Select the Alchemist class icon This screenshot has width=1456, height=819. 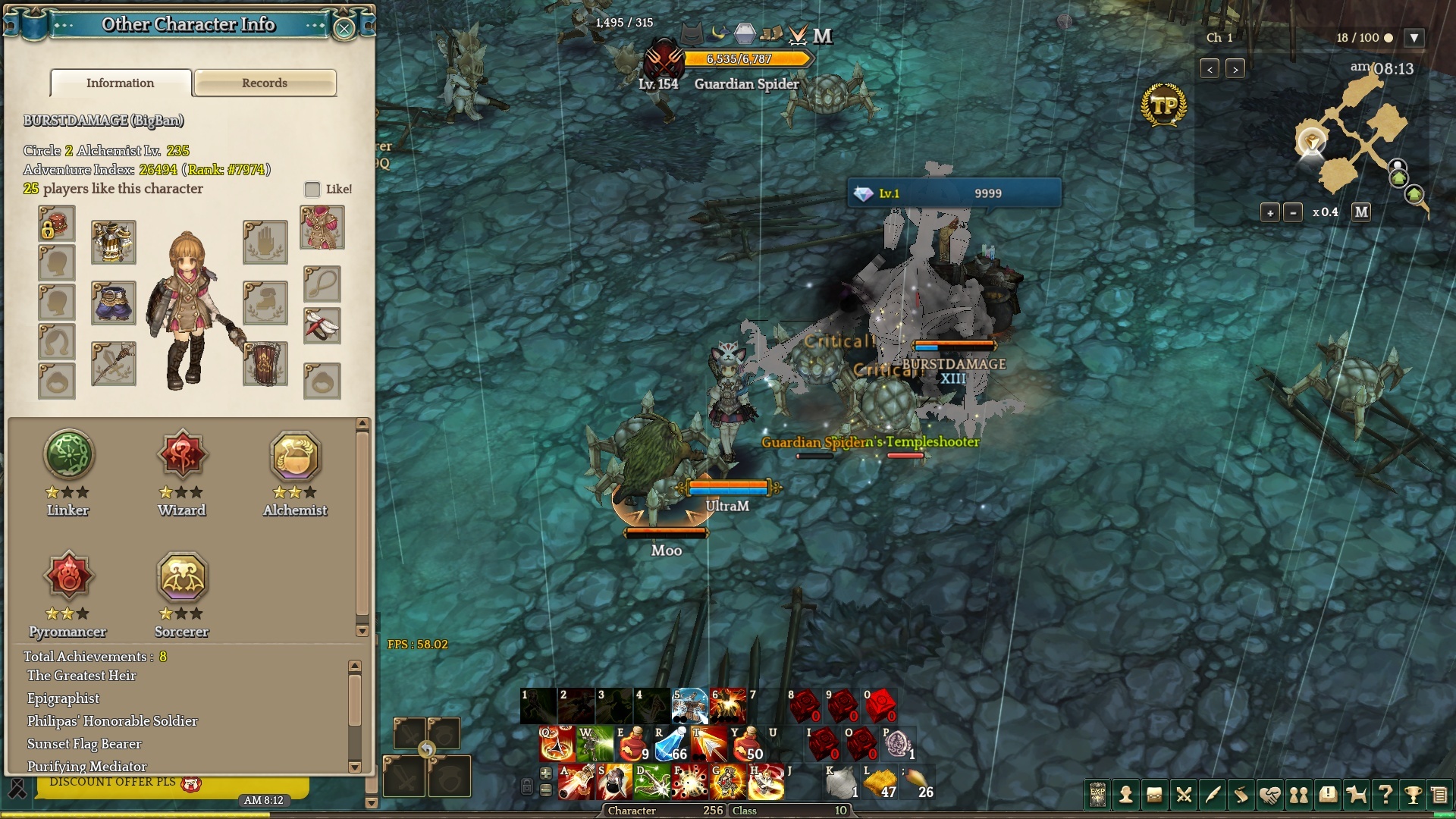[295, 455]
